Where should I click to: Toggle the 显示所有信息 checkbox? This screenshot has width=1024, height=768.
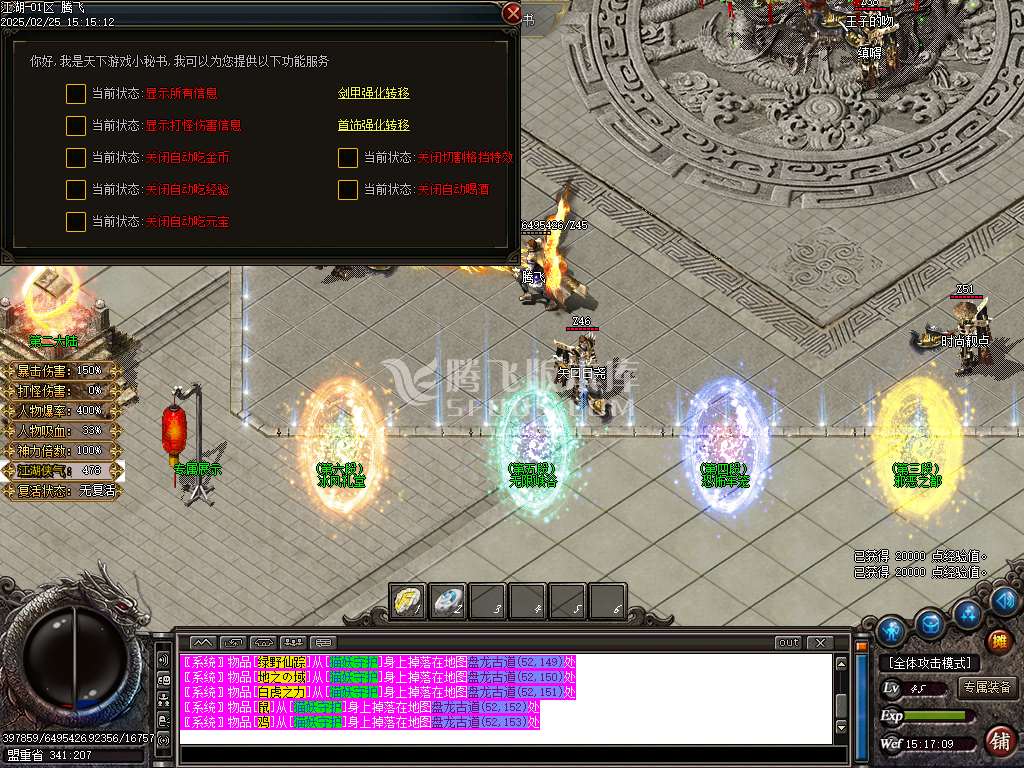click(76, 94)
